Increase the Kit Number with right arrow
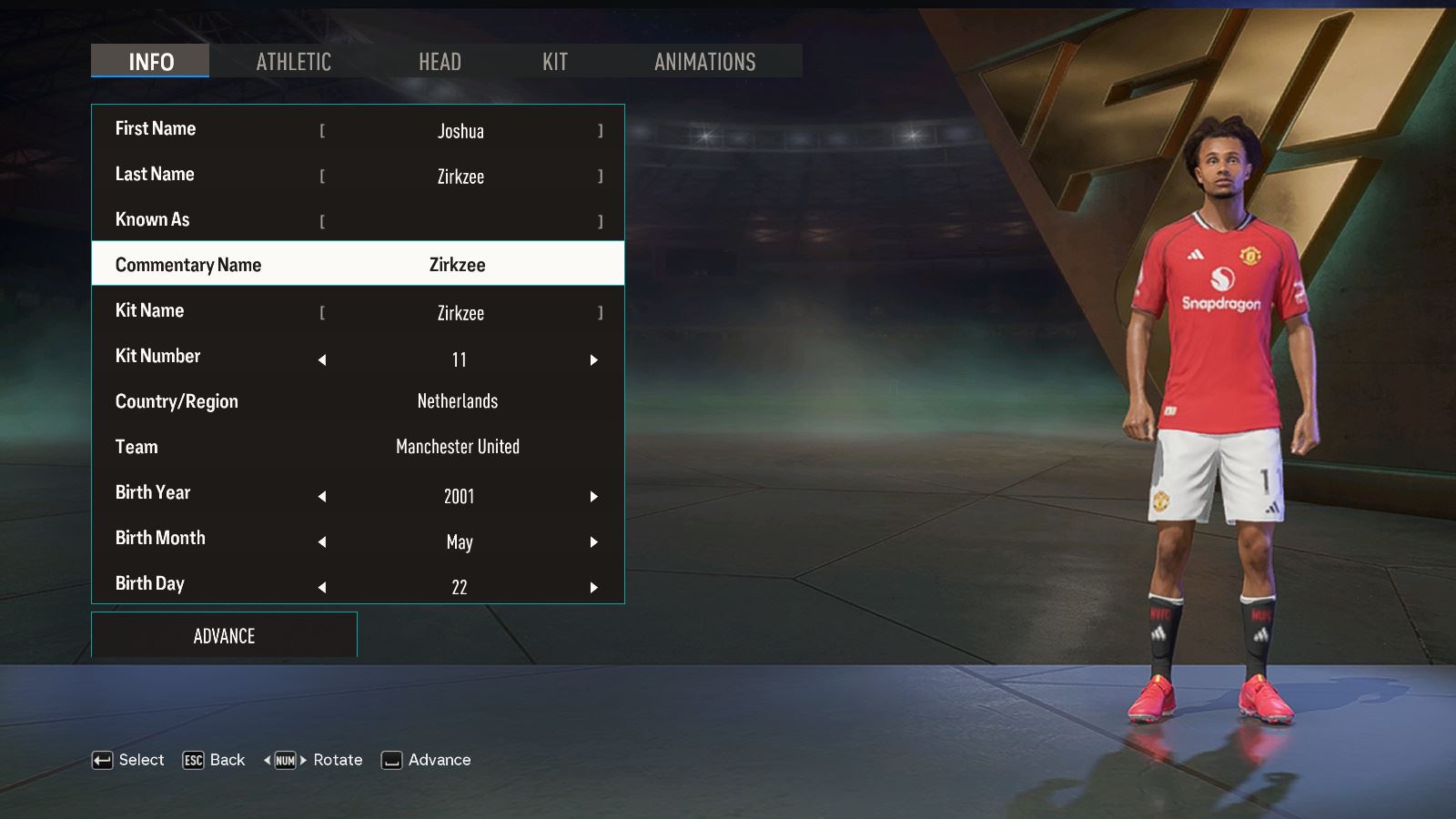1456x819 pixels. pyautogui.click(x=593, y=360)
